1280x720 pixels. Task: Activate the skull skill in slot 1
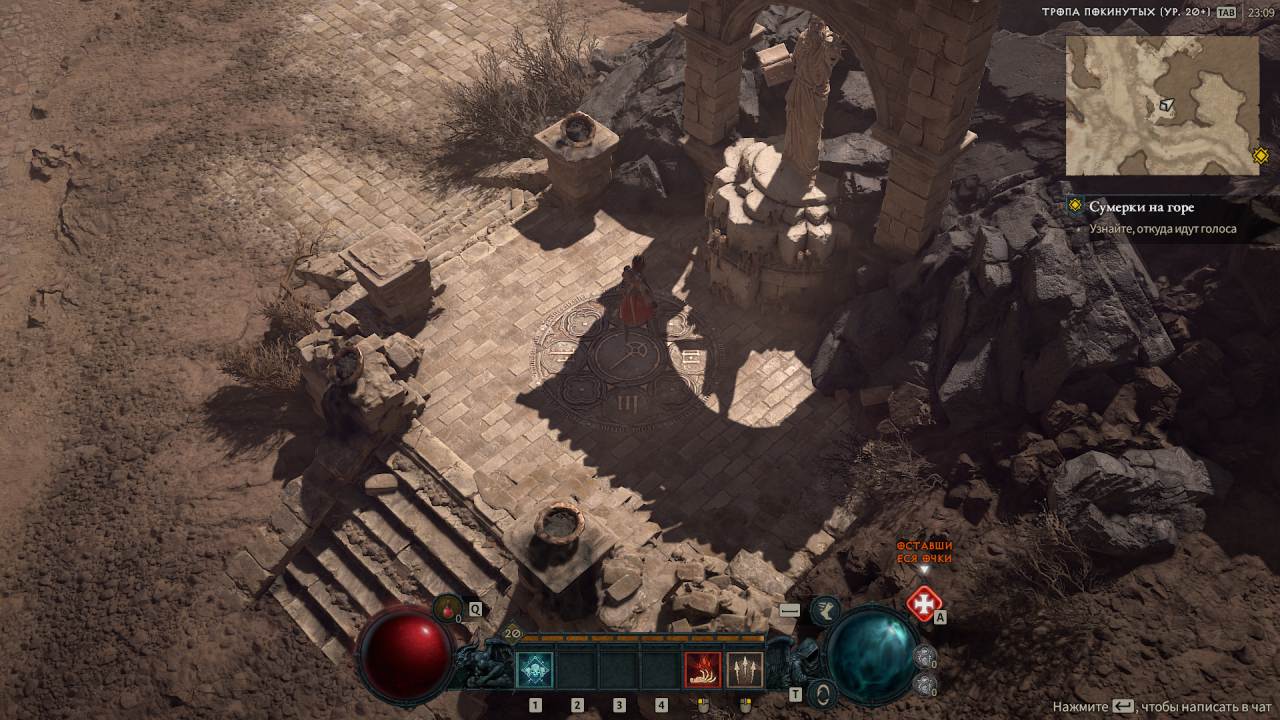point(534,669)
